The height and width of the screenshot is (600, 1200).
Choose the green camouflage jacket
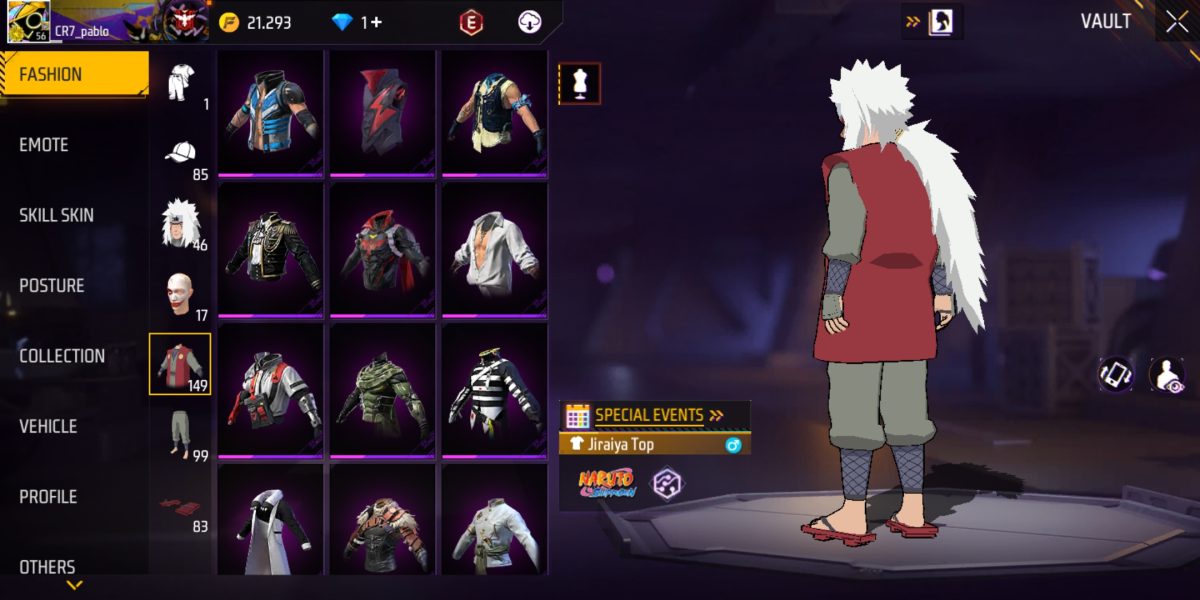[382, 391]
